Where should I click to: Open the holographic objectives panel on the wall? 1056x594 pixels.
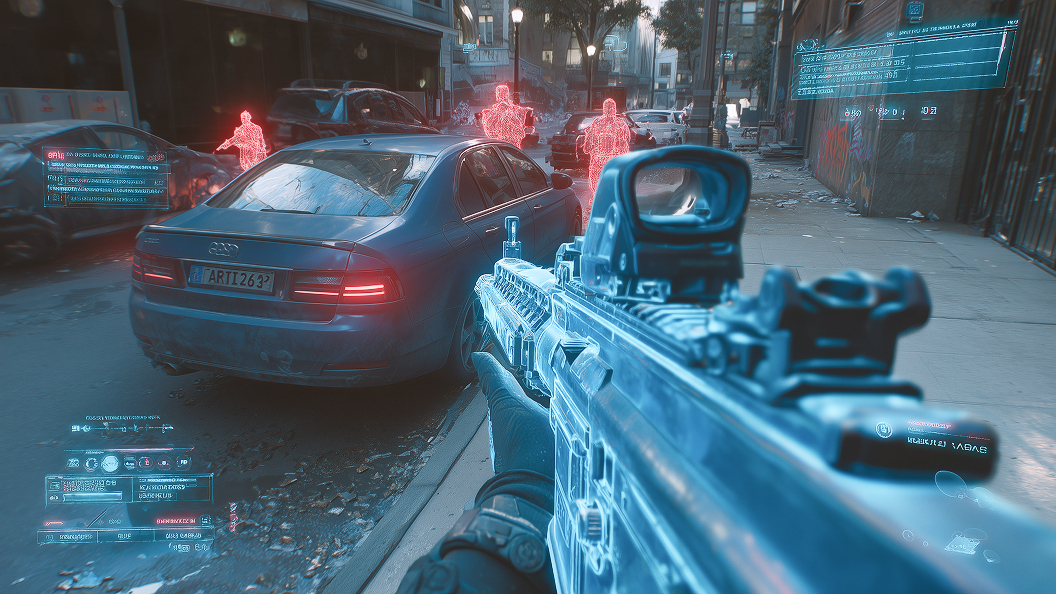pos(903,62)
